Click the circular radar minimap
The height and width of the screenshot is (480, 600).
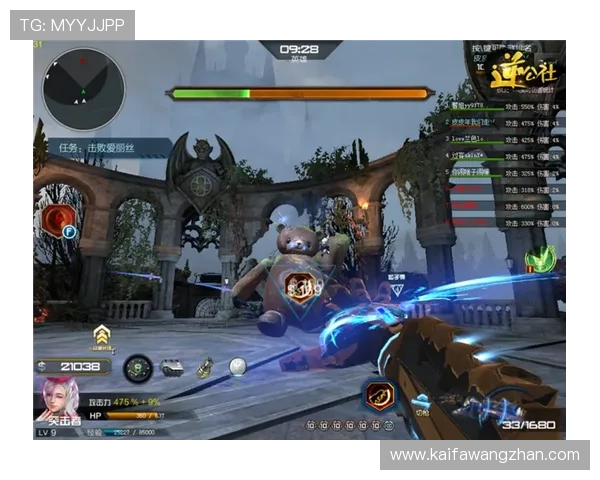pos(84,88)
